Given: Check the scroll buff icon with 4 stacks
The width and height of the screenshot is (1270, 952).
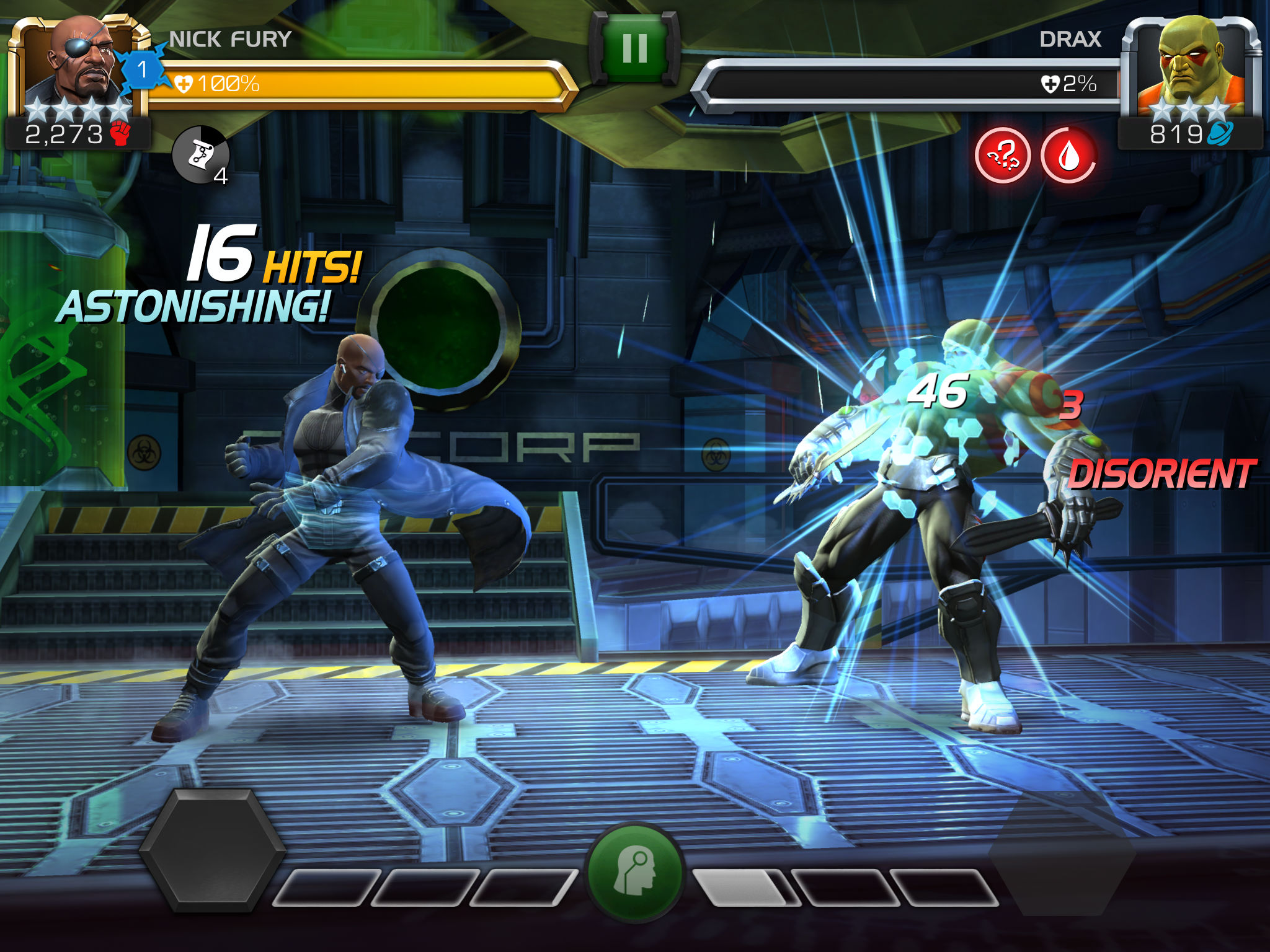Looking at the screenshot, I should 200,155.
